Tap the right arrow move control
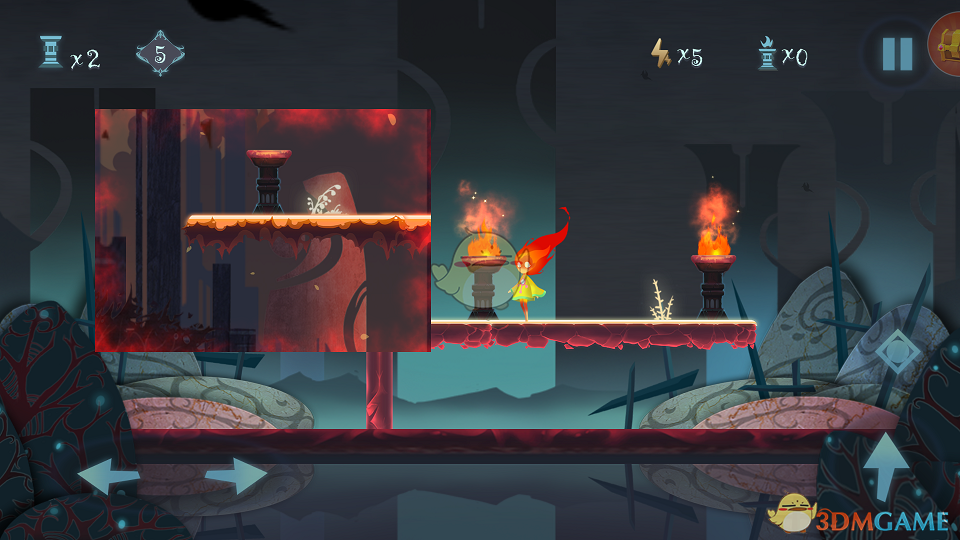Screen dimensions: 960x540 tap(236, 476)
